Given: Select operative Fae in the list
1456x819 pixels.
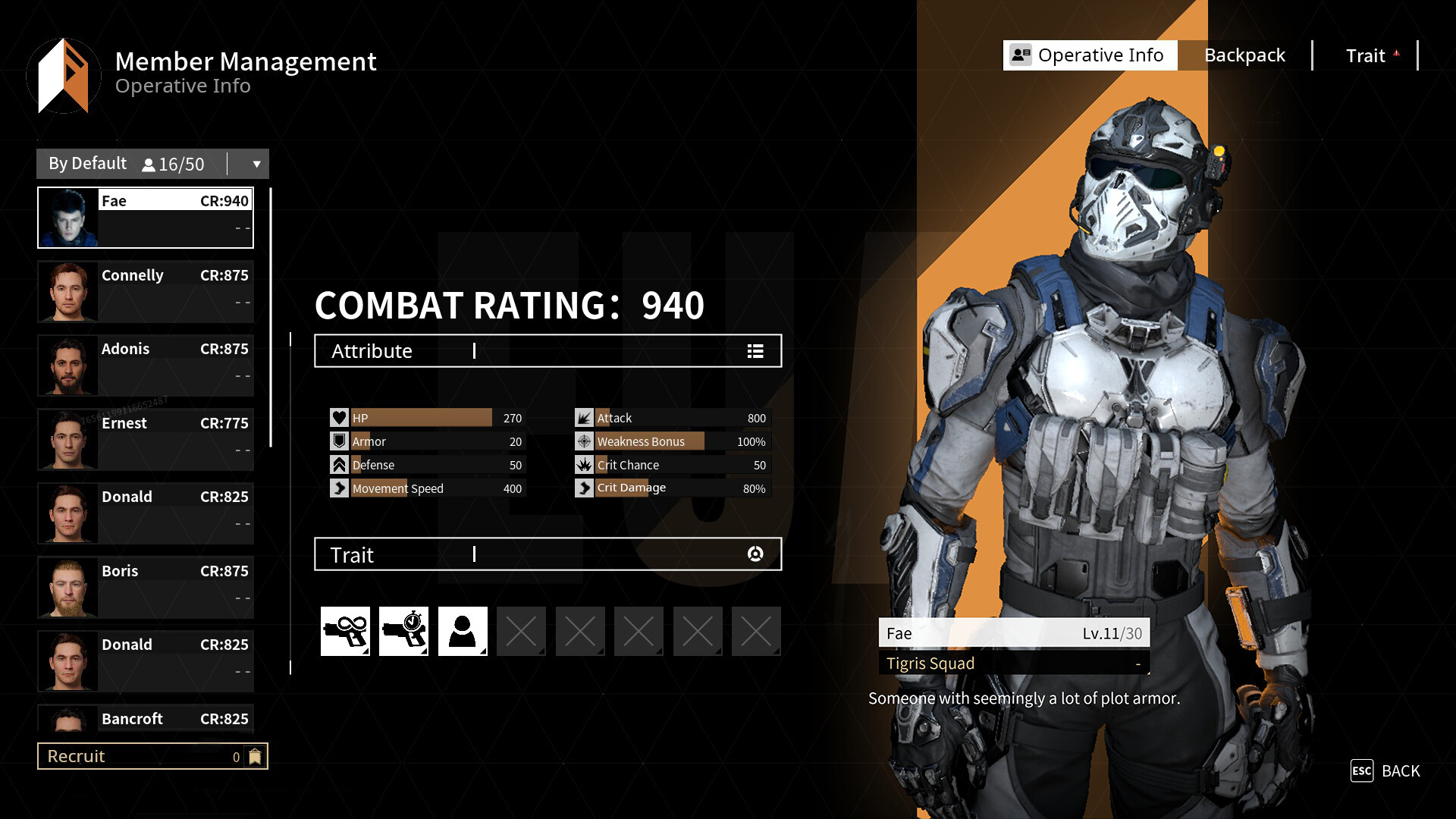Looking at the screenshot, I should click(146, 218).
